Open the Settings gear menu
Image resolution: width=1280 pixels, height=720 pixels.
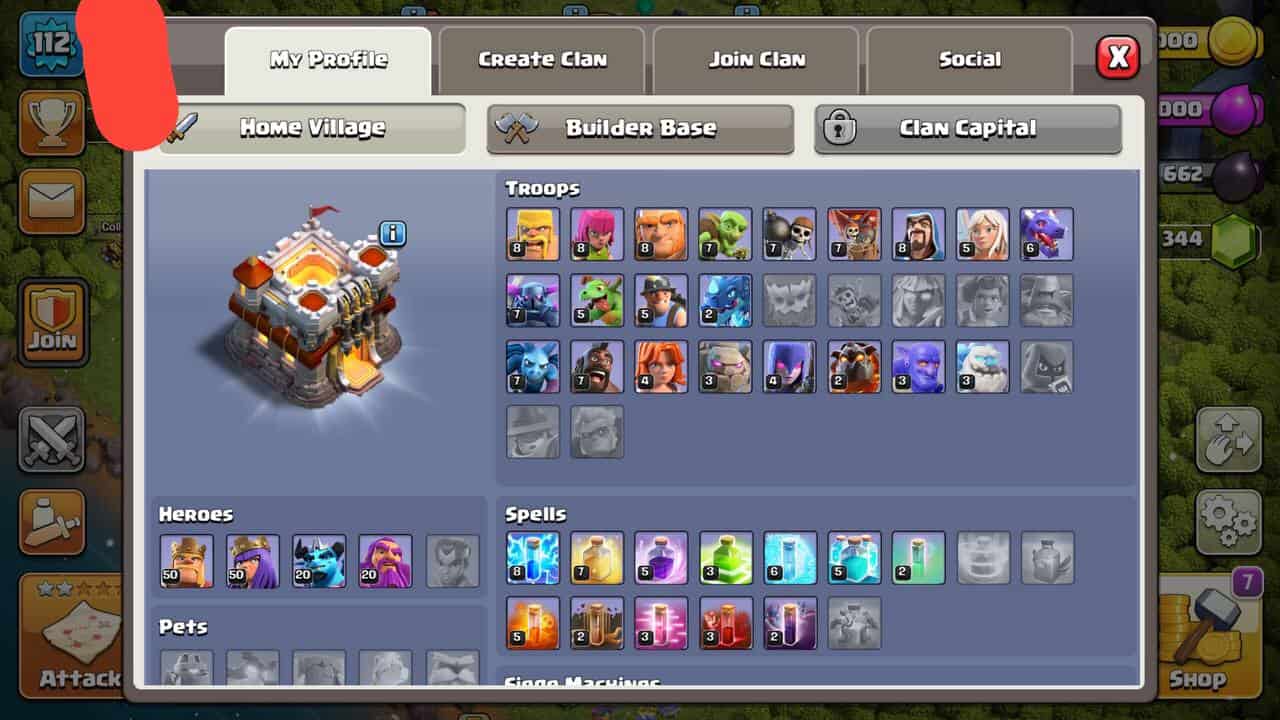[1228, 520]
